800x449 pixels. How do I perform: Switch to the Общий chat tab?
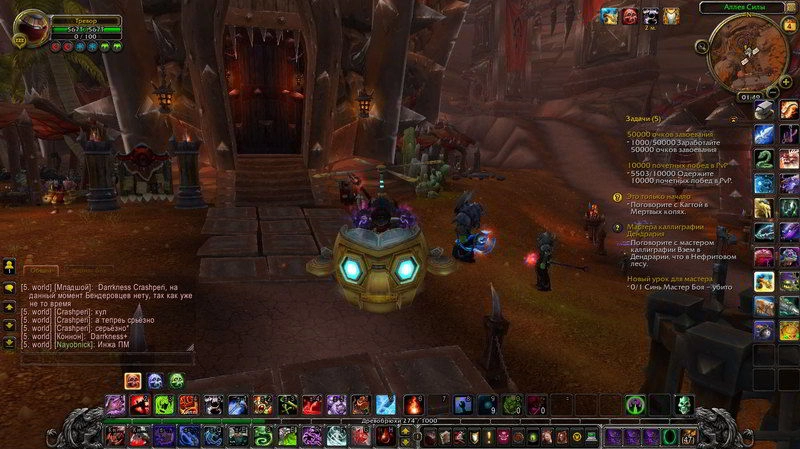[40, 270]
